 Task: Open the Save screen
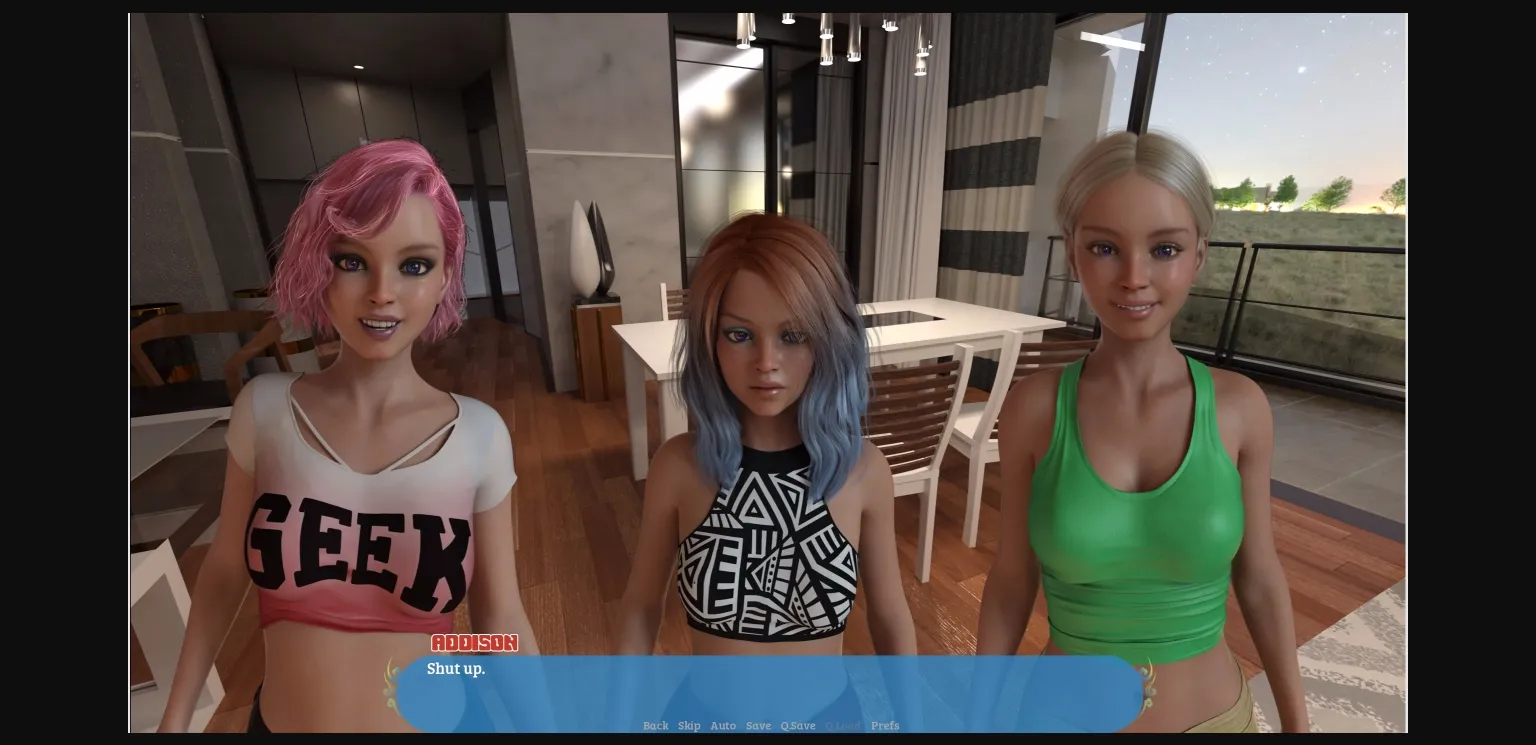pos(758,726)
